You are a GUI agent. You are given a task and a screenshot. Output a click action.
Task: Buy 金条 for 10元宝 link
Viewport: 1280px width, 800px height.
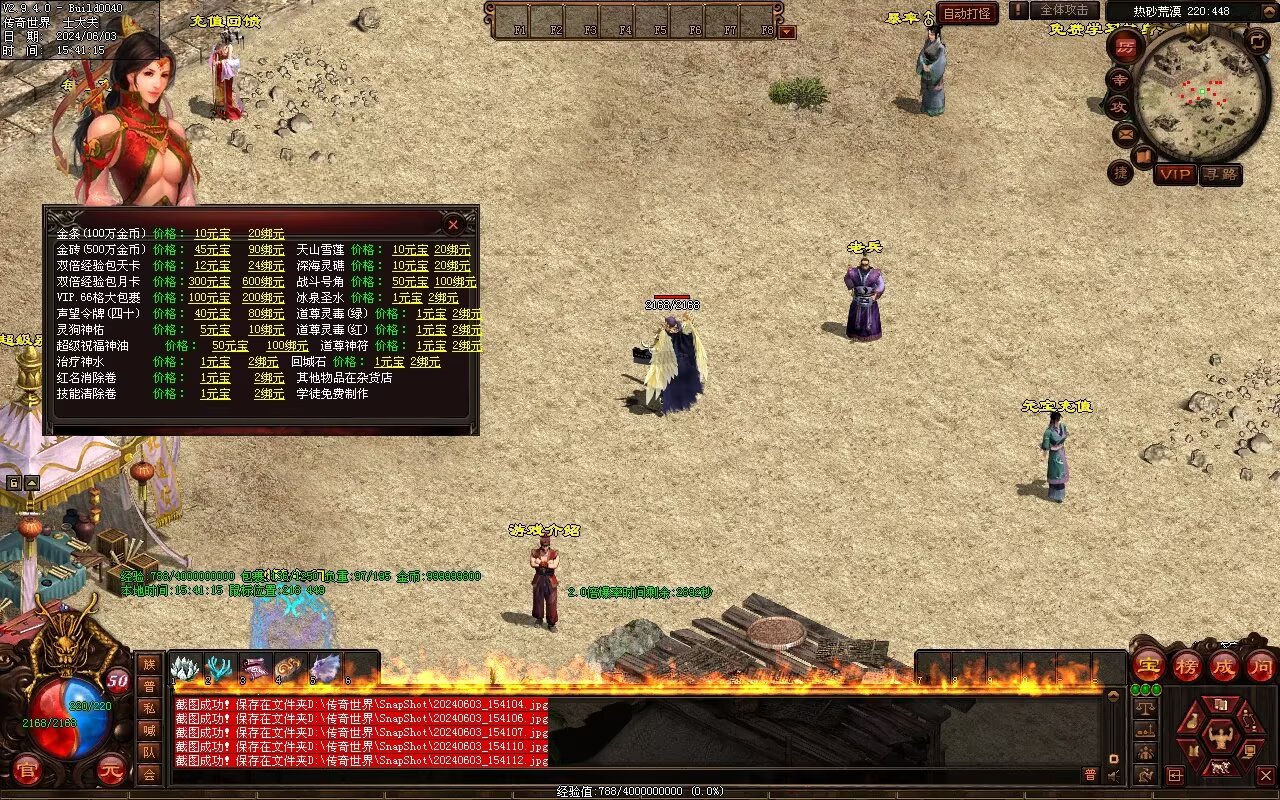pyautogui.click(x=212, y=234)
